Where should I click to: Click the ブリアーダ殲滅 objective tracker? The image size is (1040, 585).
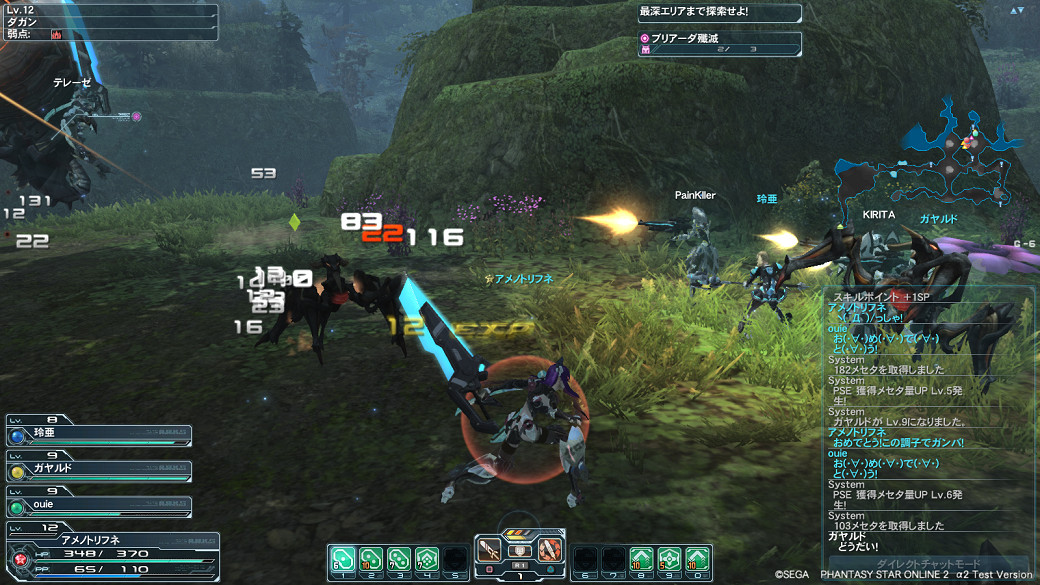coord(720,43)
